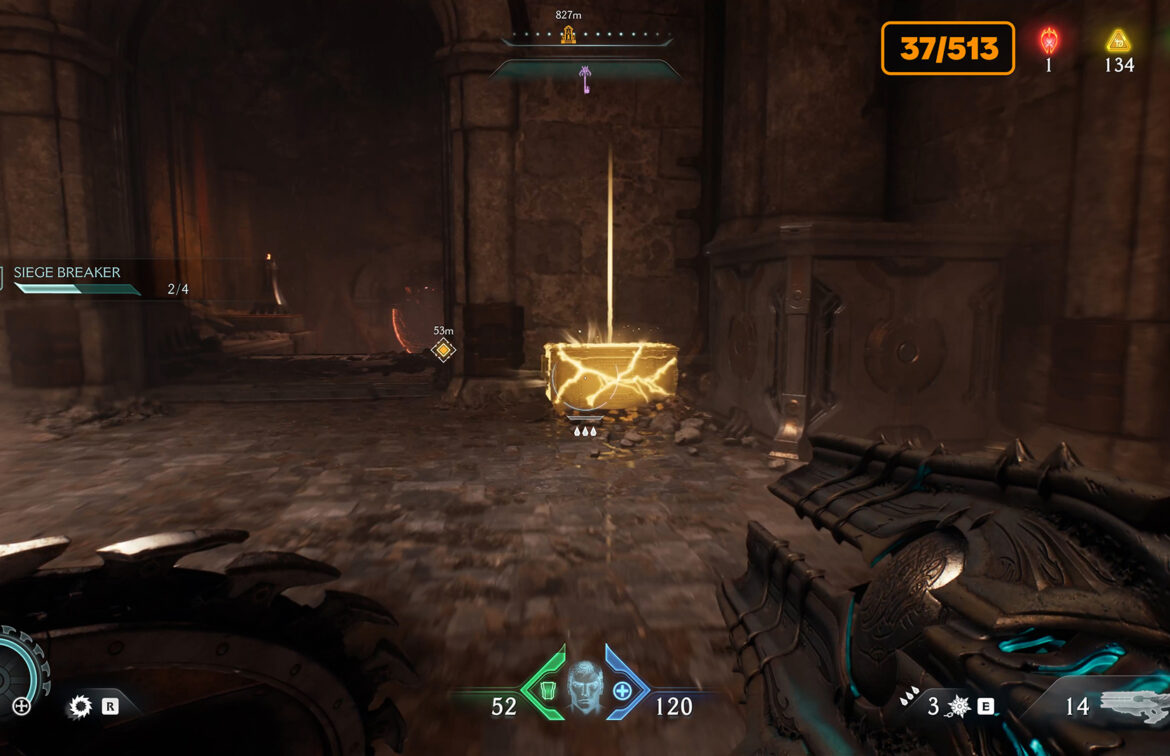Select the green armor icon
1170x756 pixels.
(x=544, y=691)
